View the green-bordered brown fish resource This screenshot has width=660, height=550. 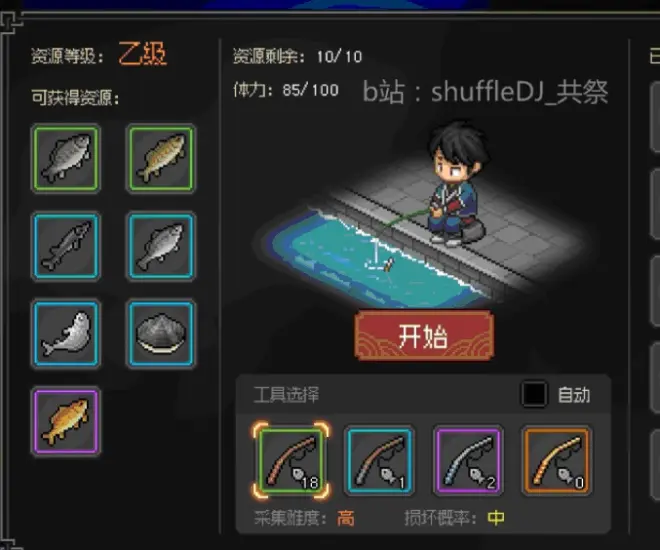coord(161,158)
